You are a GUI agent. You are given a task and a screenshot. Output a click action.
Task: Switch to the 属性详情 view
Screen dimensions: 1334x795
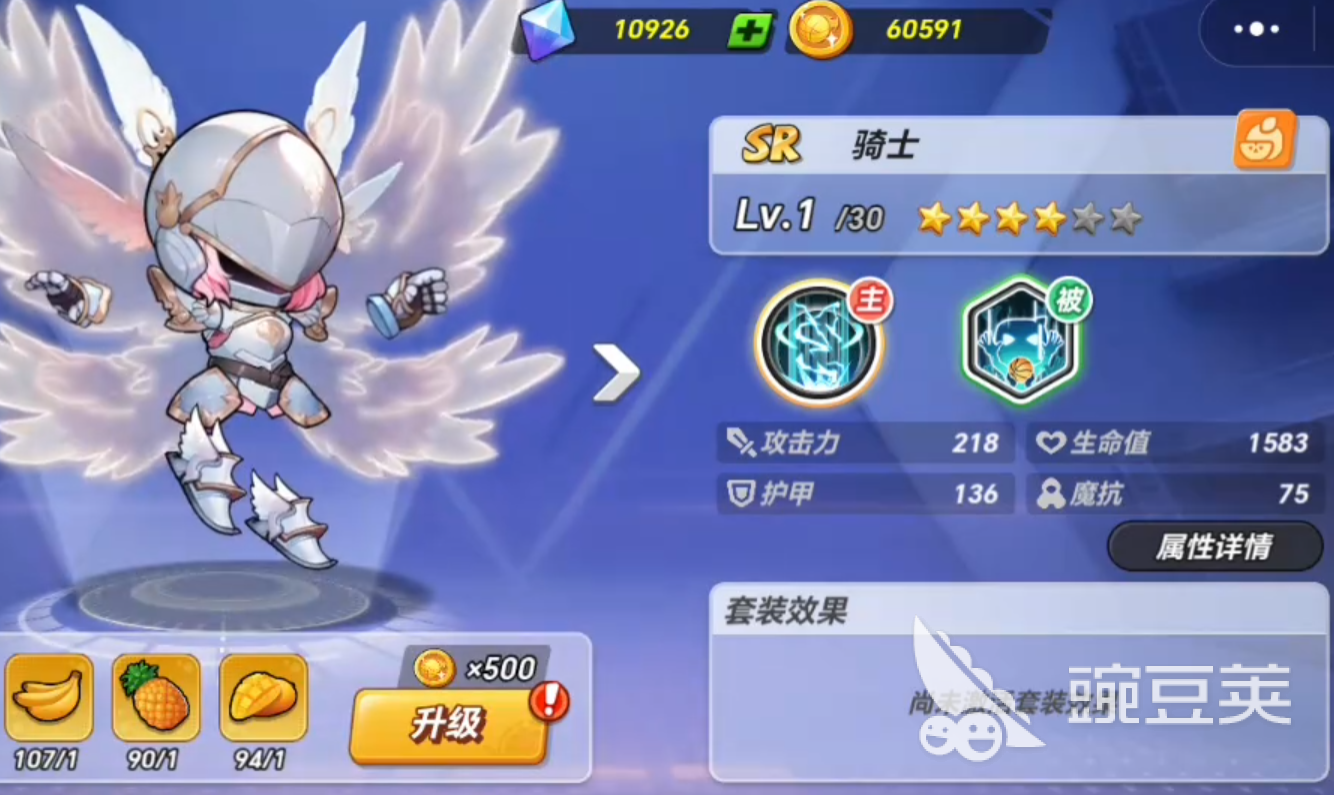pos(1212,547)
